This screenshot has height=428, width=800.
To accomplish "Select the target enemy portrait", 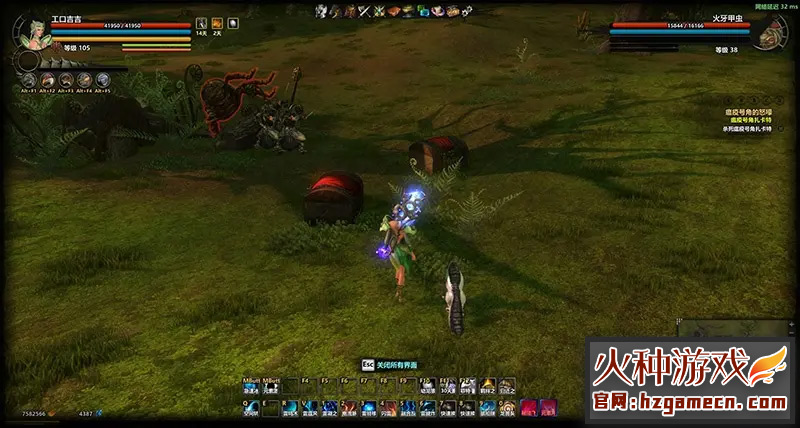I will (768, 33).
